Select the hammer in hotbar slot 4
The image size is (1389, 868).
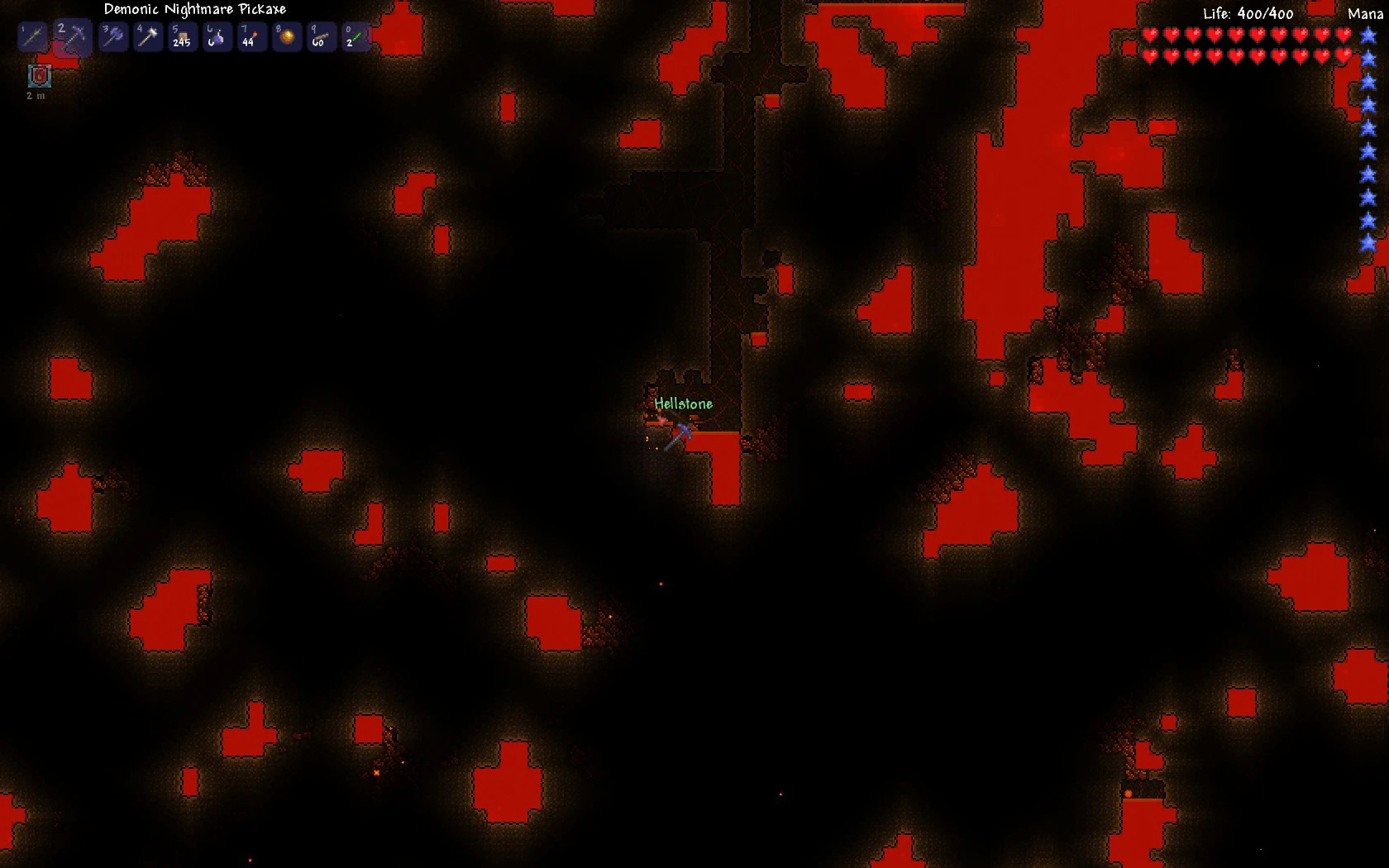(x=148, y=36)
